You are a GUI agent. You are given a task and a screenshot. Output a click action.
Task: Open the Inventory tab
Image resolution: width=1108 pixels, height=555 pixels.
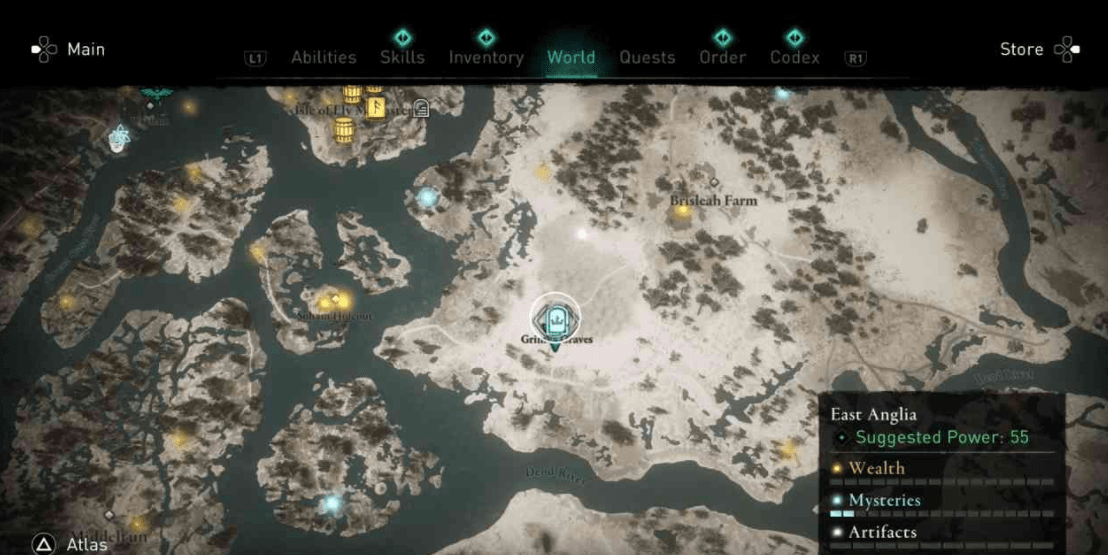[x=486, y=57]
